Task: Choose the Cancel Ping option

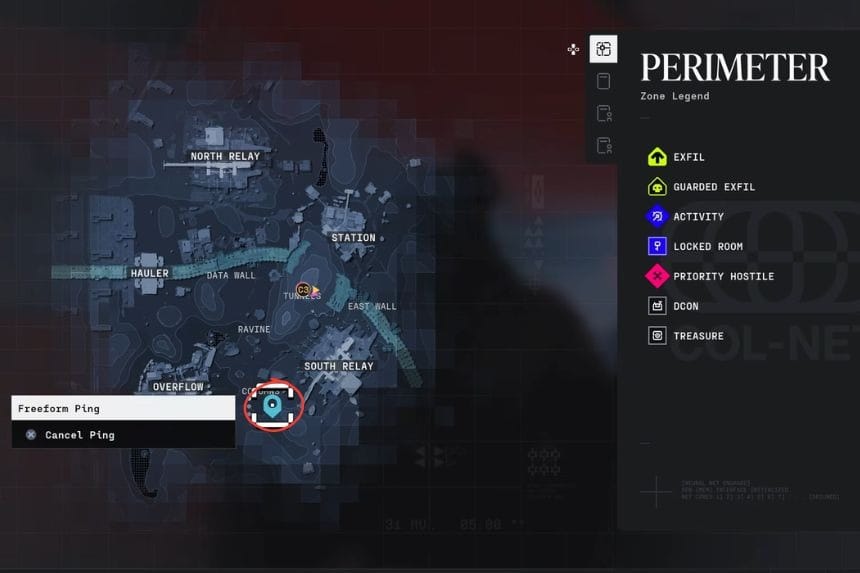Action: (79, 435)
